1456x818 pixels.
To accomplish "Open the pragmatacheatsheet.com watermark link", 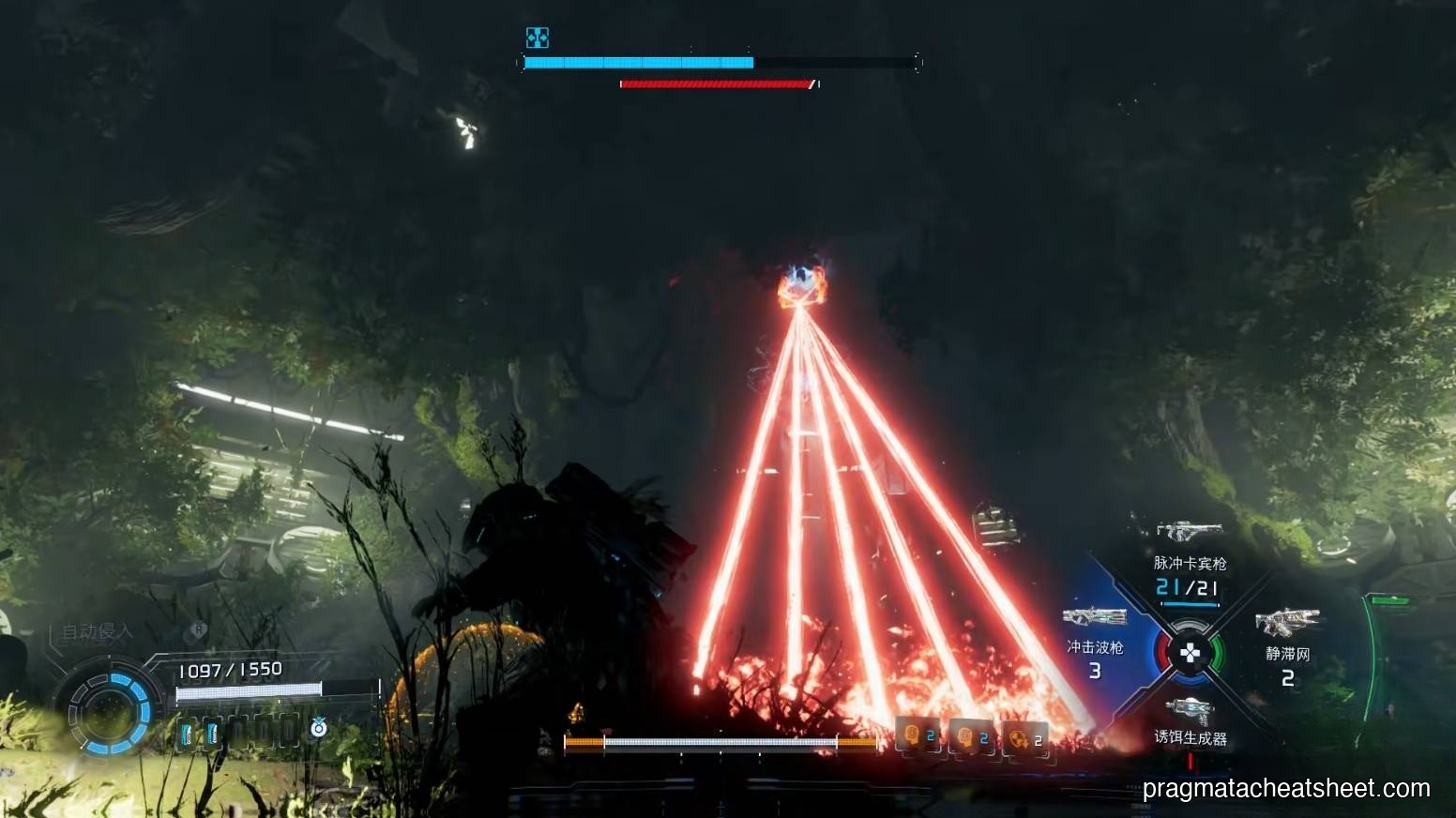I will click(x=1283, y=788).
